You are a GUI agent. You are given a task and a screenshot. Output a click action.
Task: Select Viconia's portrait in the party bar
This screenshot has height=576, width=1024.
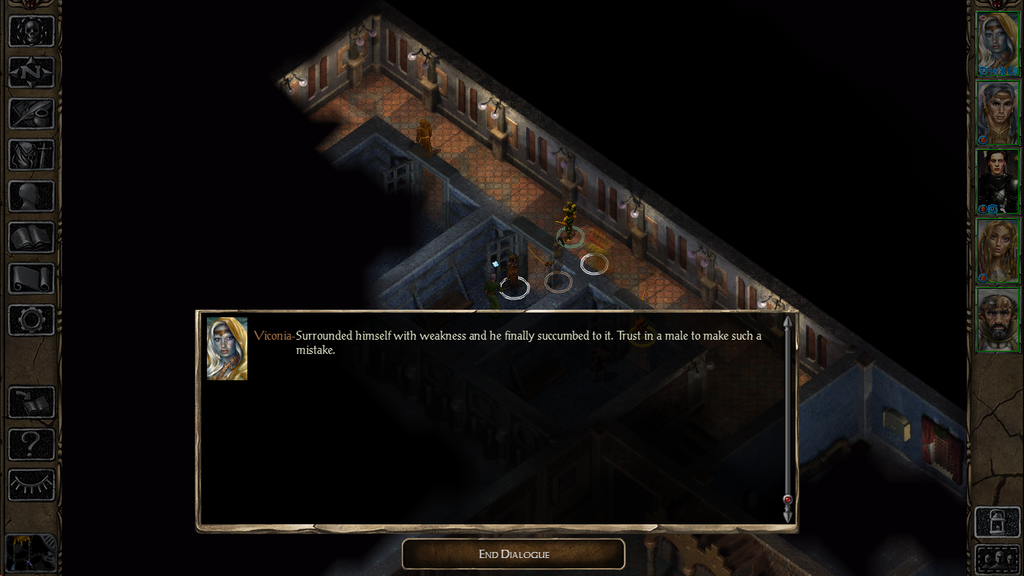pyautogui.click(x=997, y=43)
